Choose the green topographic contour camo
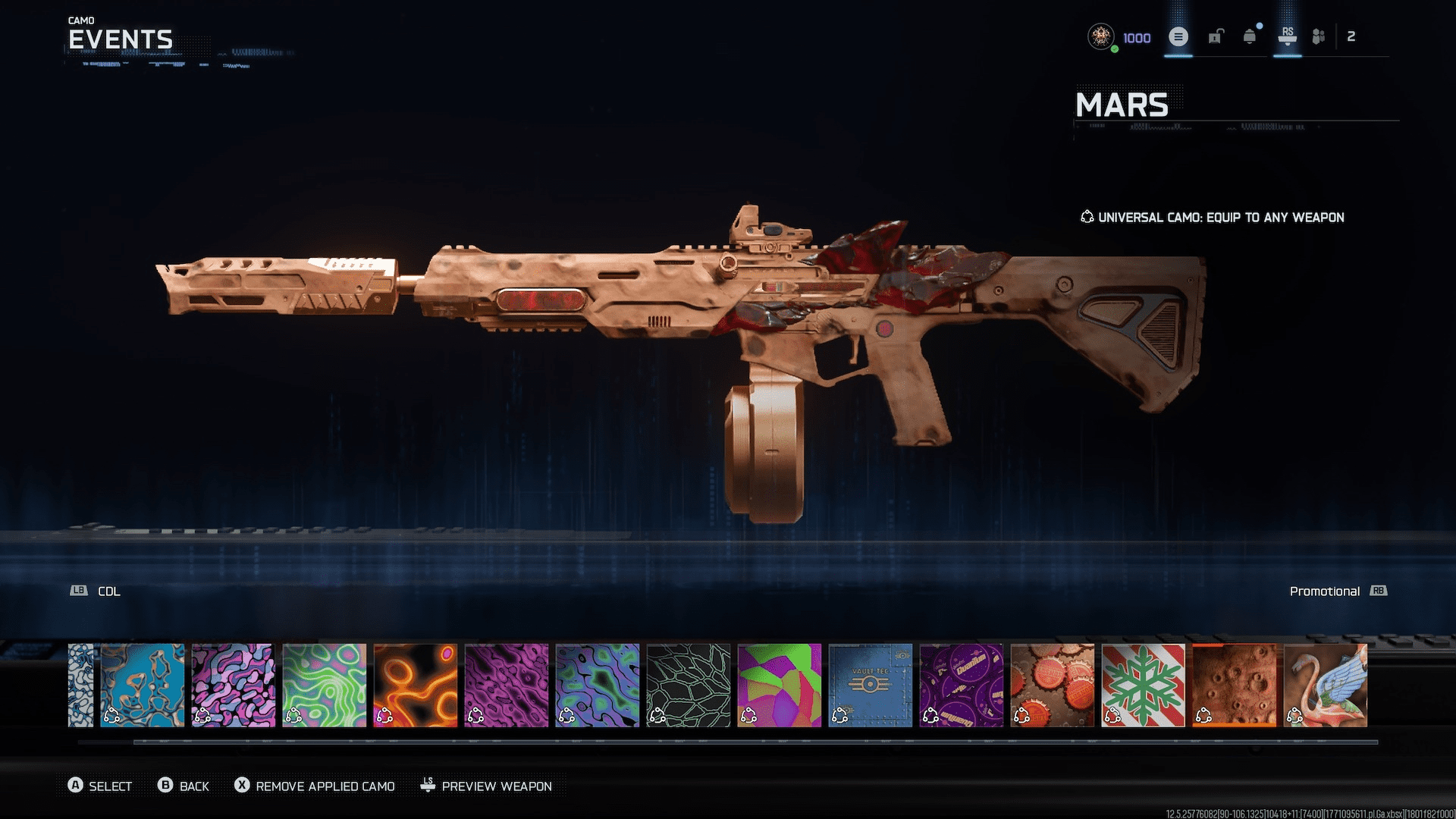1456x819 pixels. (x=324, y=685)
